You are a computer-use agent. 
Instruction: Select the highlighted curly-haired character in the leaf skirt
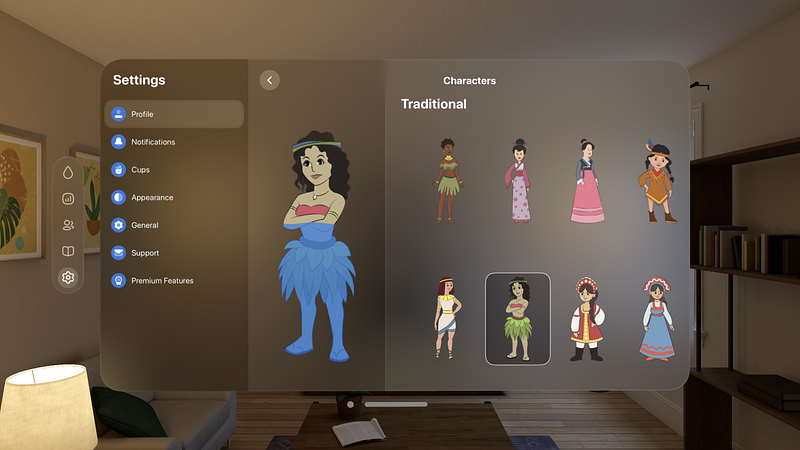coord(517,318)
